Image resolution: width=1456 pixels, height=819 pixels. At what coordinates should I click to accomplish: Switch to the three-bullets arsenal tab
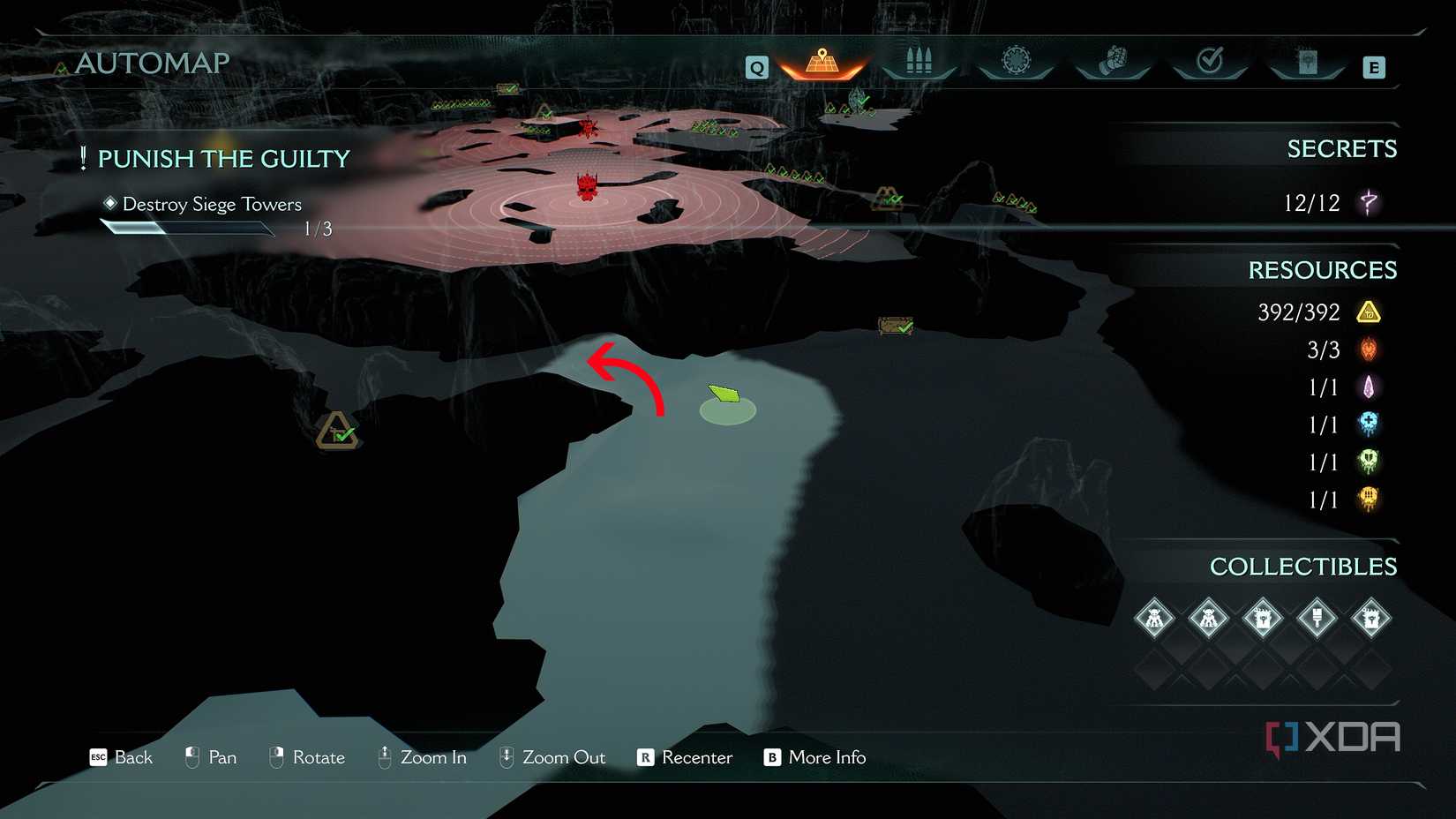click(919, 62)
